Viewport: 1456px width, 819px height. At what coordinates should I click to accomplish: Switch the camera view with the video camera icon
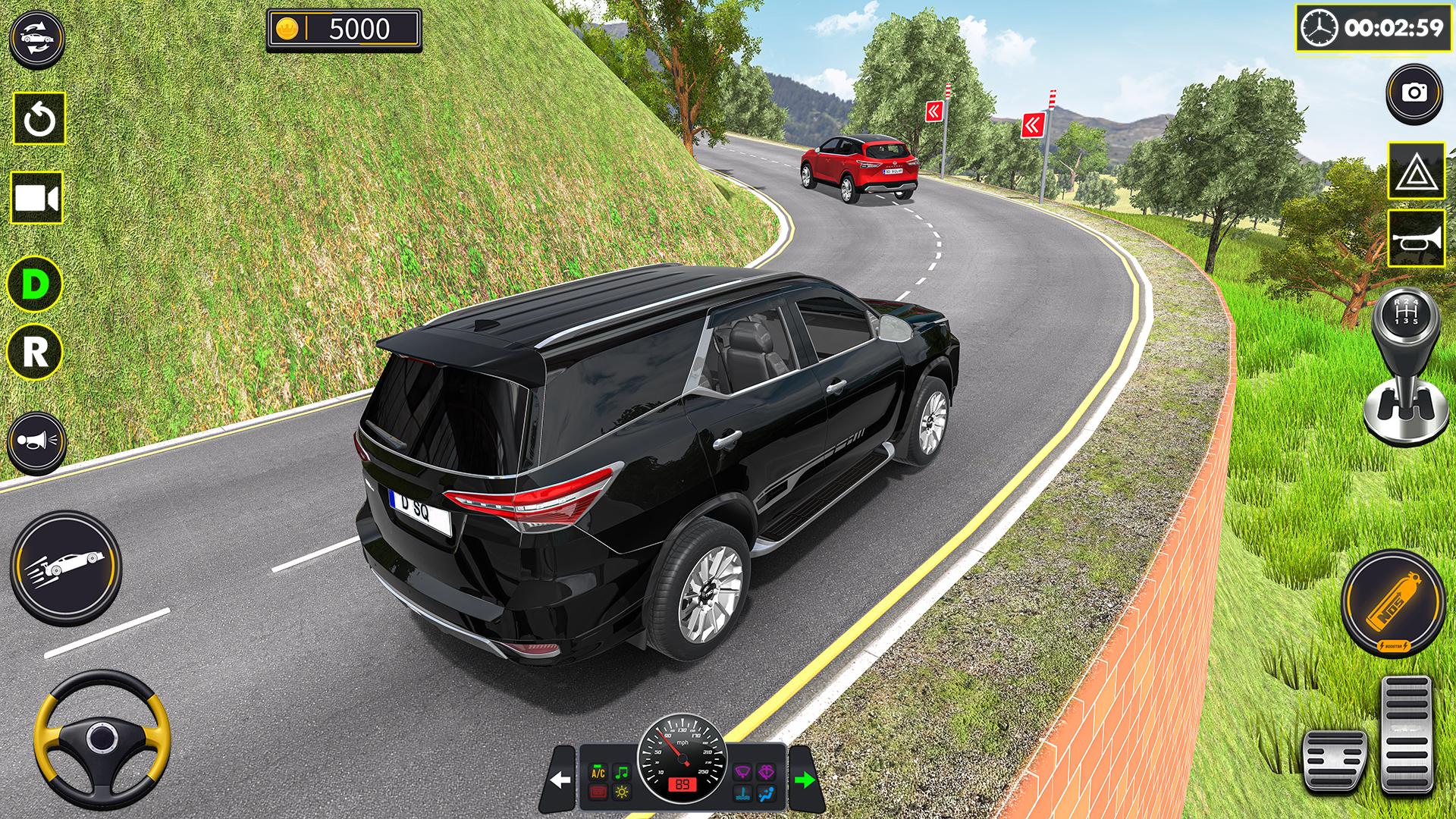point(36,199)
